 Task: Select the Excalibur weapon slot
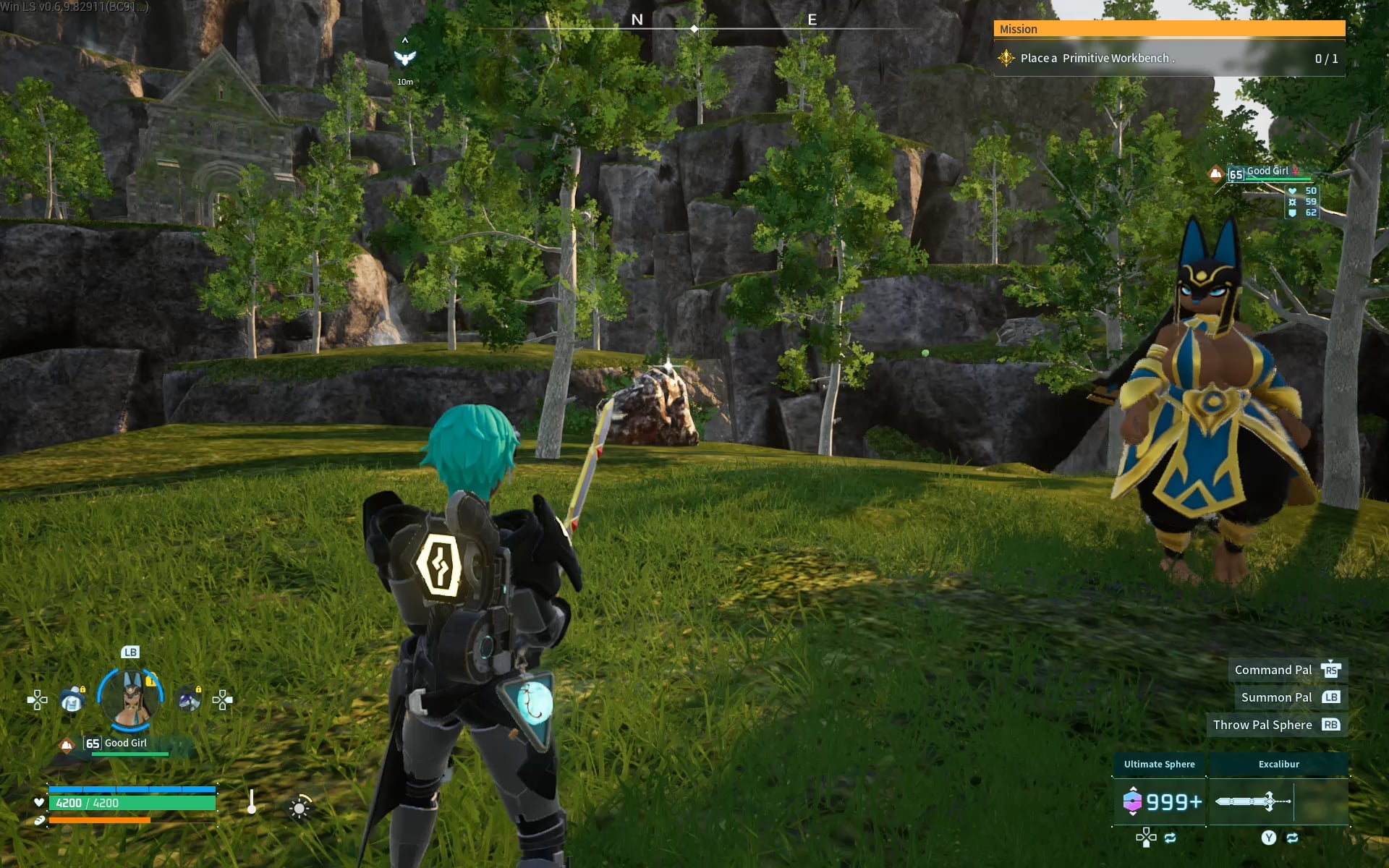[x=1278, y=801]
